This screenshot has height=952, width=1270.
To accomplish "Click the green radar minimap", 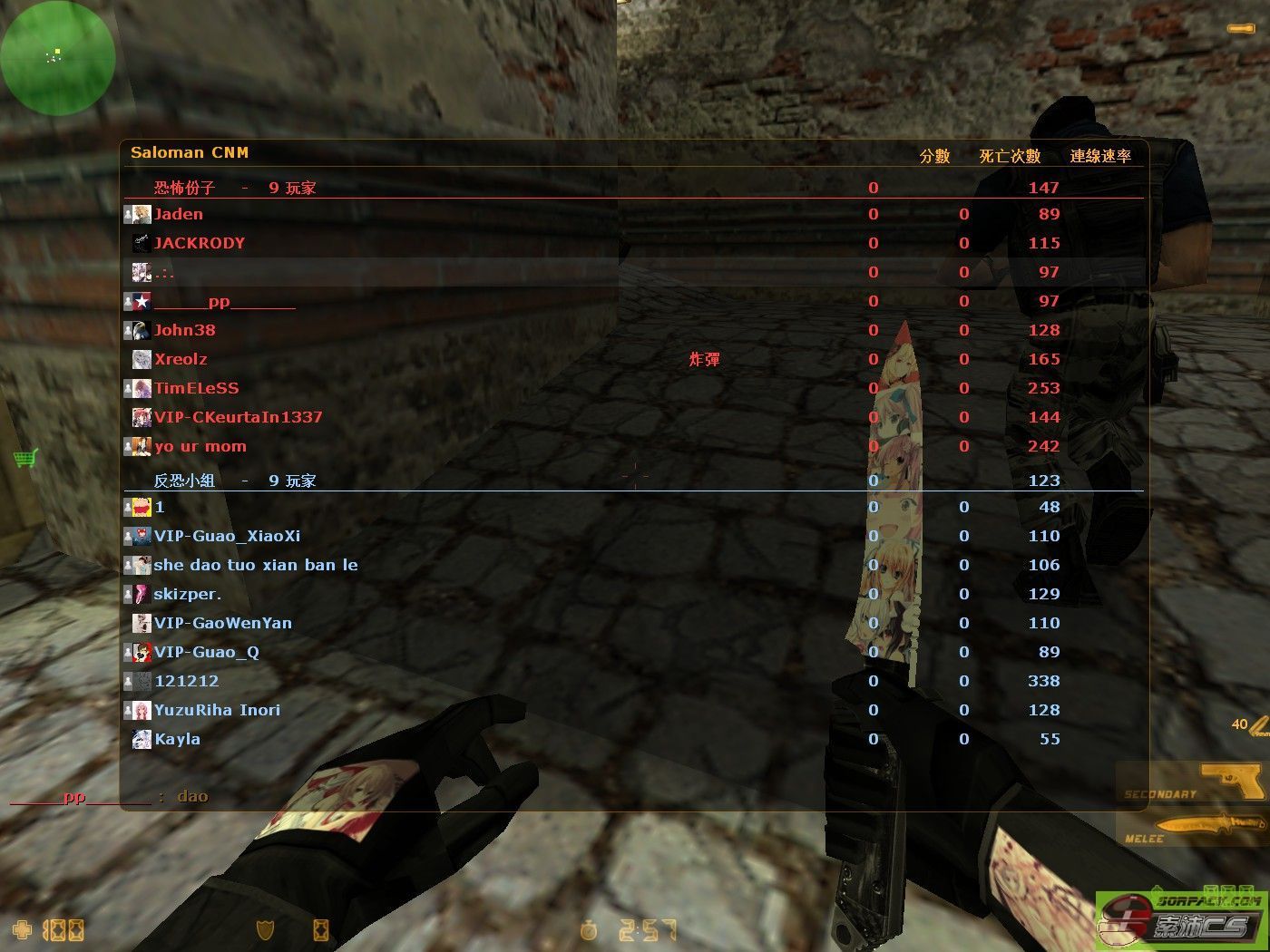I will pyautogui.click(x=58, y=58).
